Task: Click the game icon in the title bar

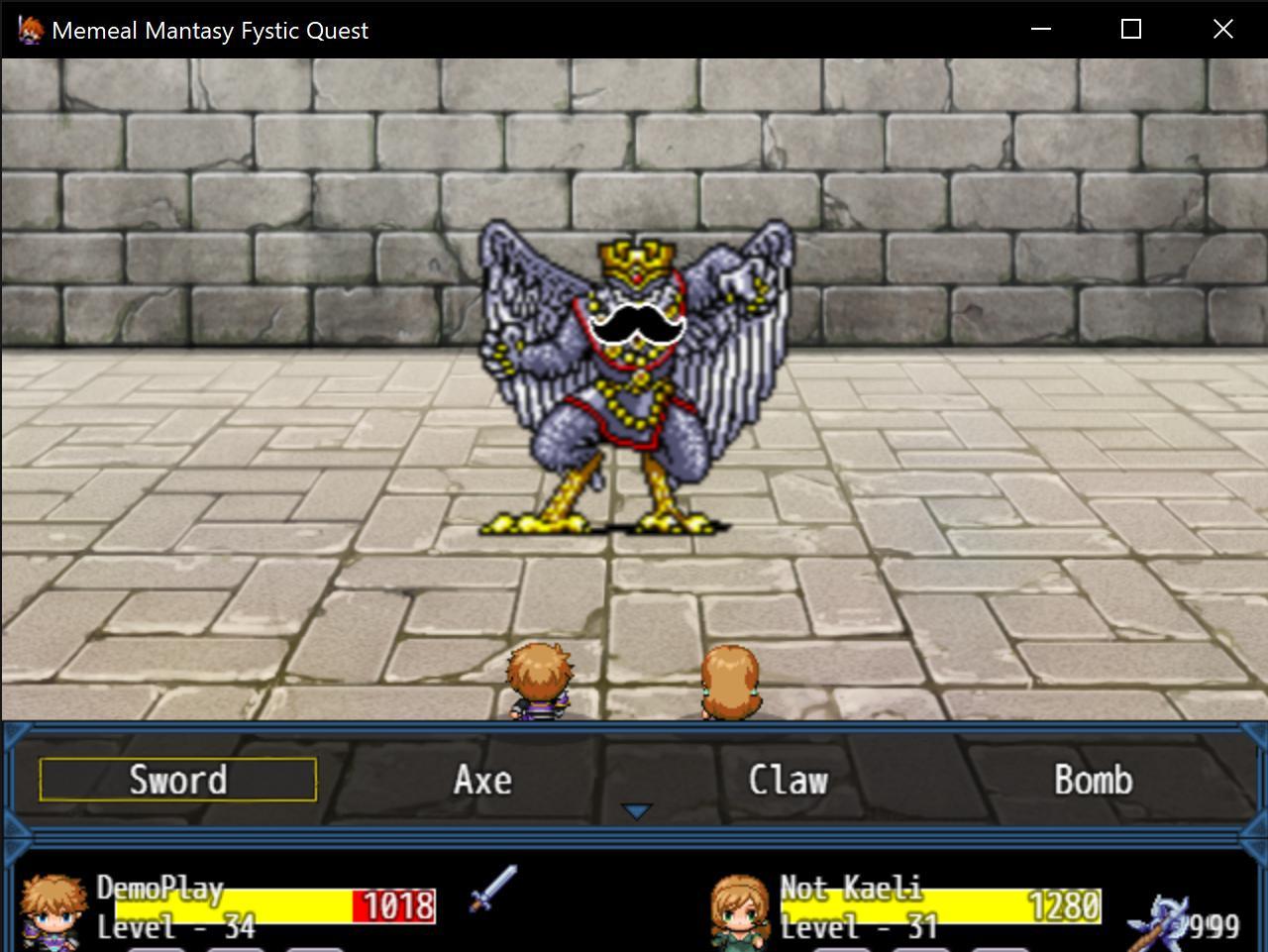Action: (x=31, y=29)
